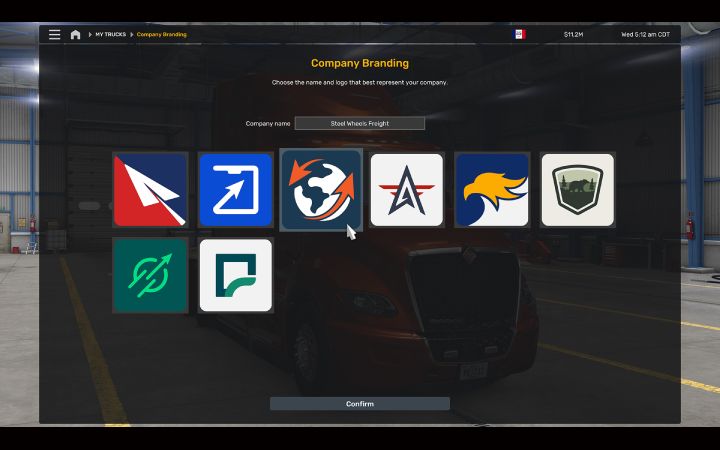720x450 pixels.
Task: Confirm the company branding
Action: click(x=360, y=404)
